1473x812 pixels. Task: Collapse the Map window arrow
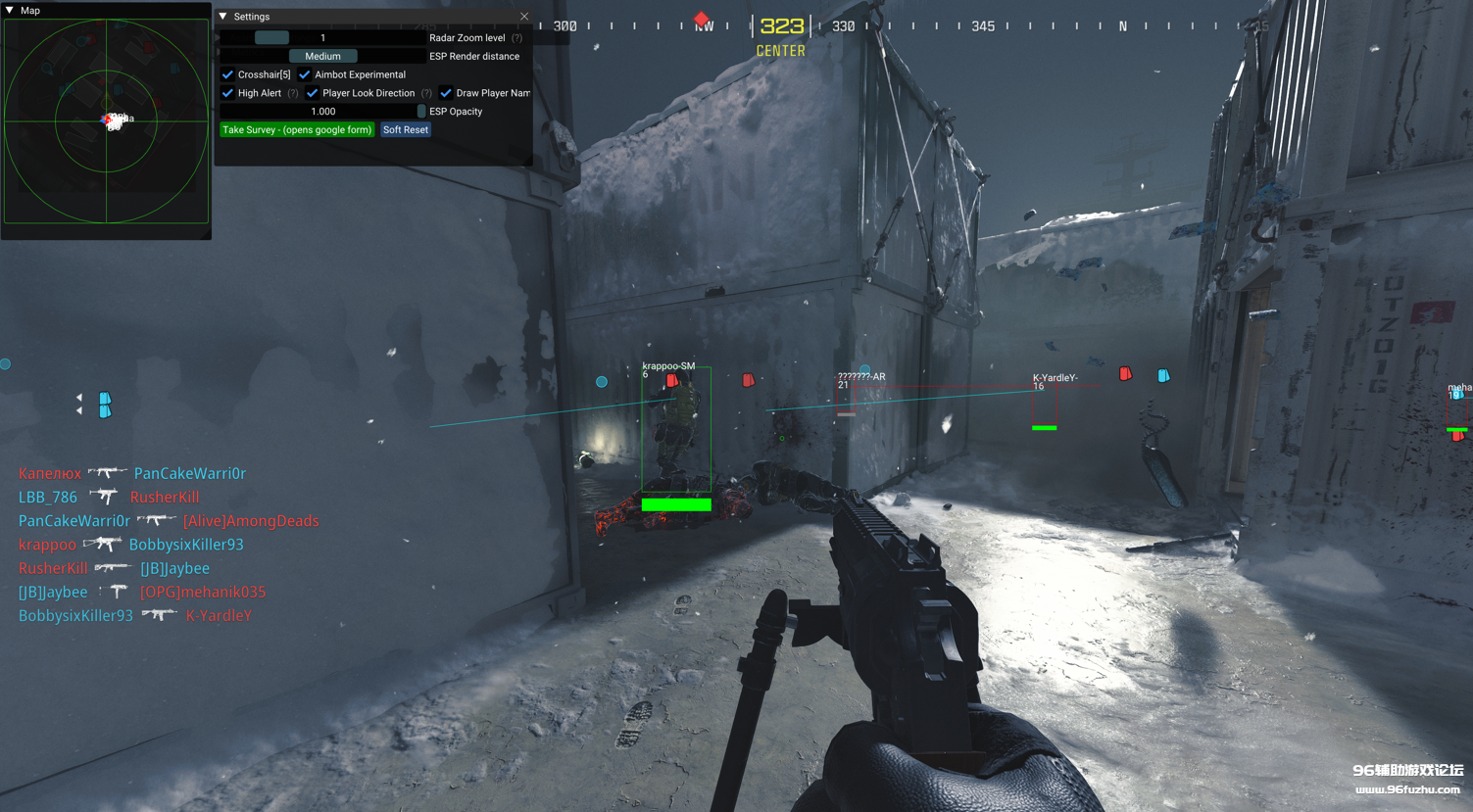[x=10, y=10]
